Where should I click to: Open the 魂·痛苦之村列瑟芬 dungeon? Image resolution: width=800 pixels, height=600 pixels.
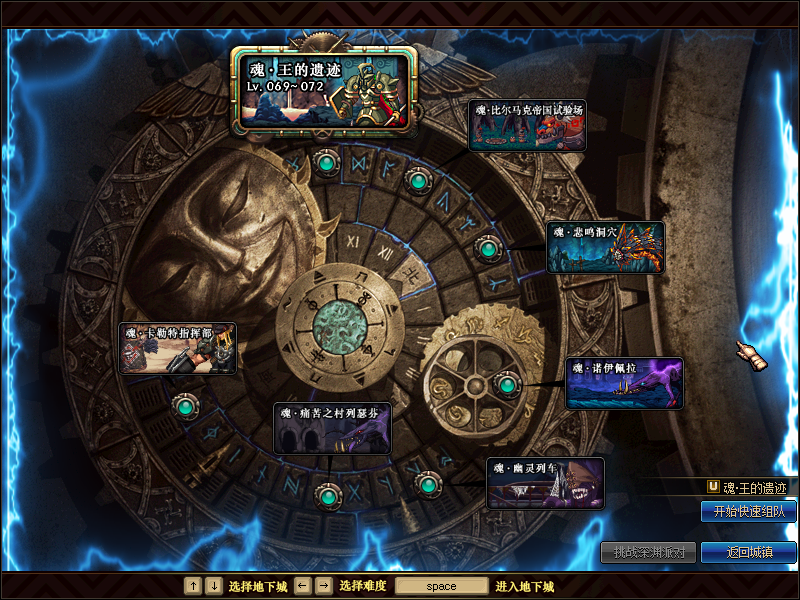click(332, 428)
